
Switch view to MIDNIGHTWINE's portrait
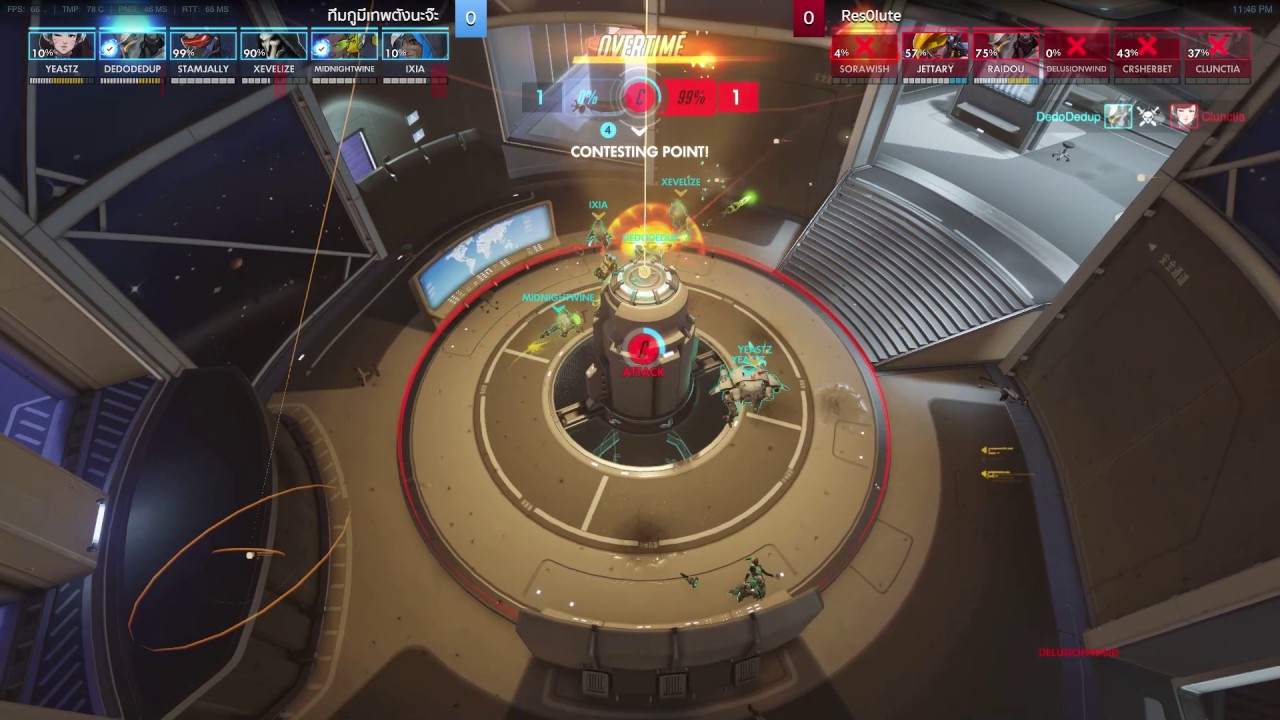click(343, 47)
